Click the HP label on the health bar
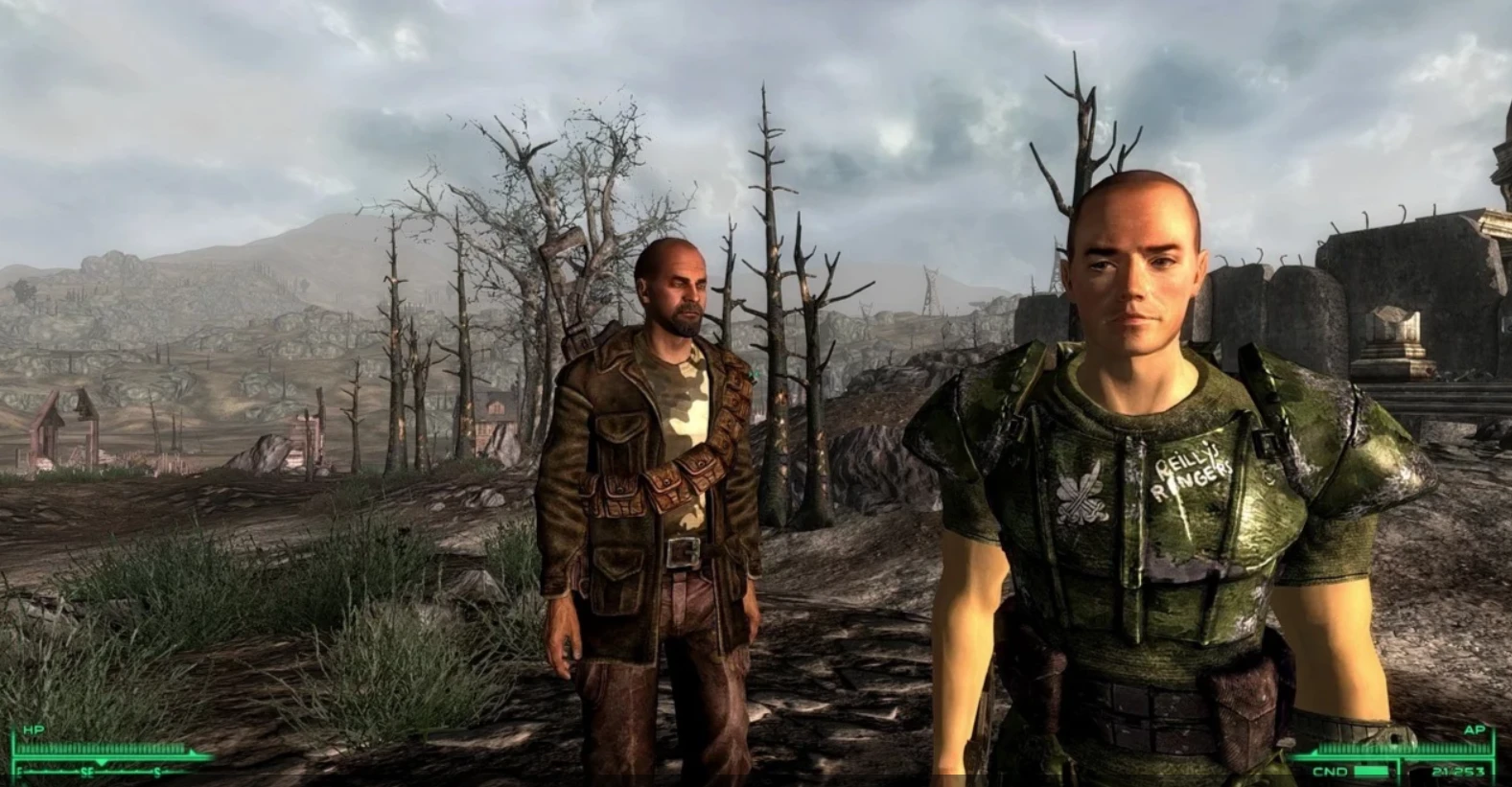 34,729
